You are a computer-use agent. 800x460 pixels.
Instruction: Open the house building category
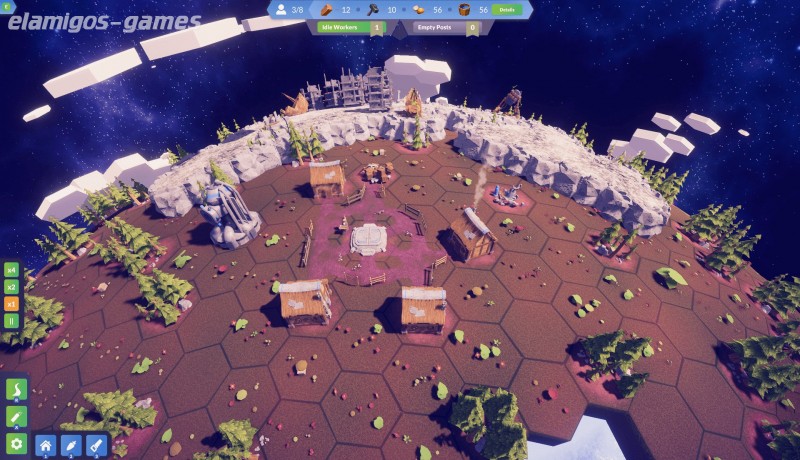tap(45, 445)
